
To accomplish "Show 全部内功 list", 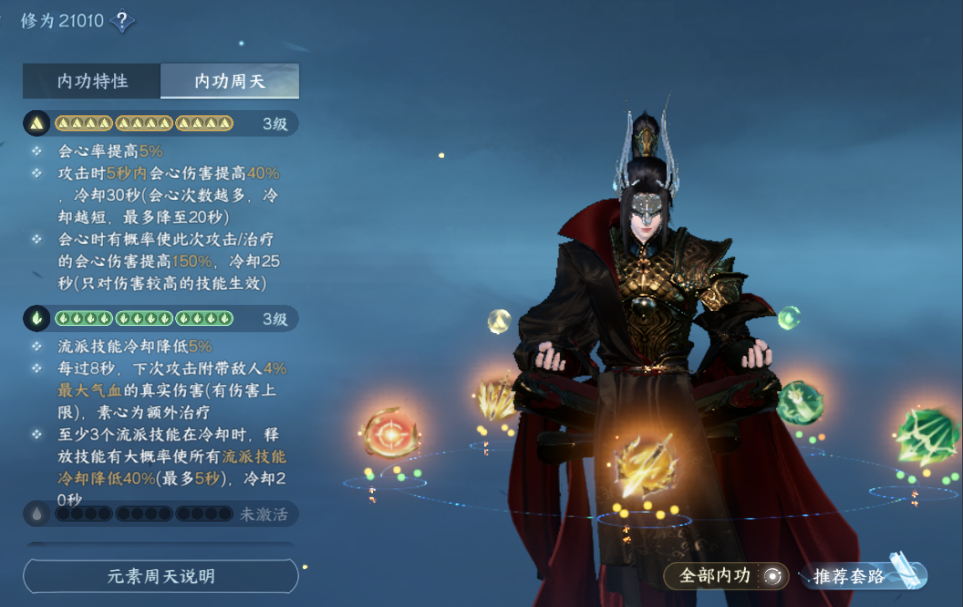I will coord(727,576).
